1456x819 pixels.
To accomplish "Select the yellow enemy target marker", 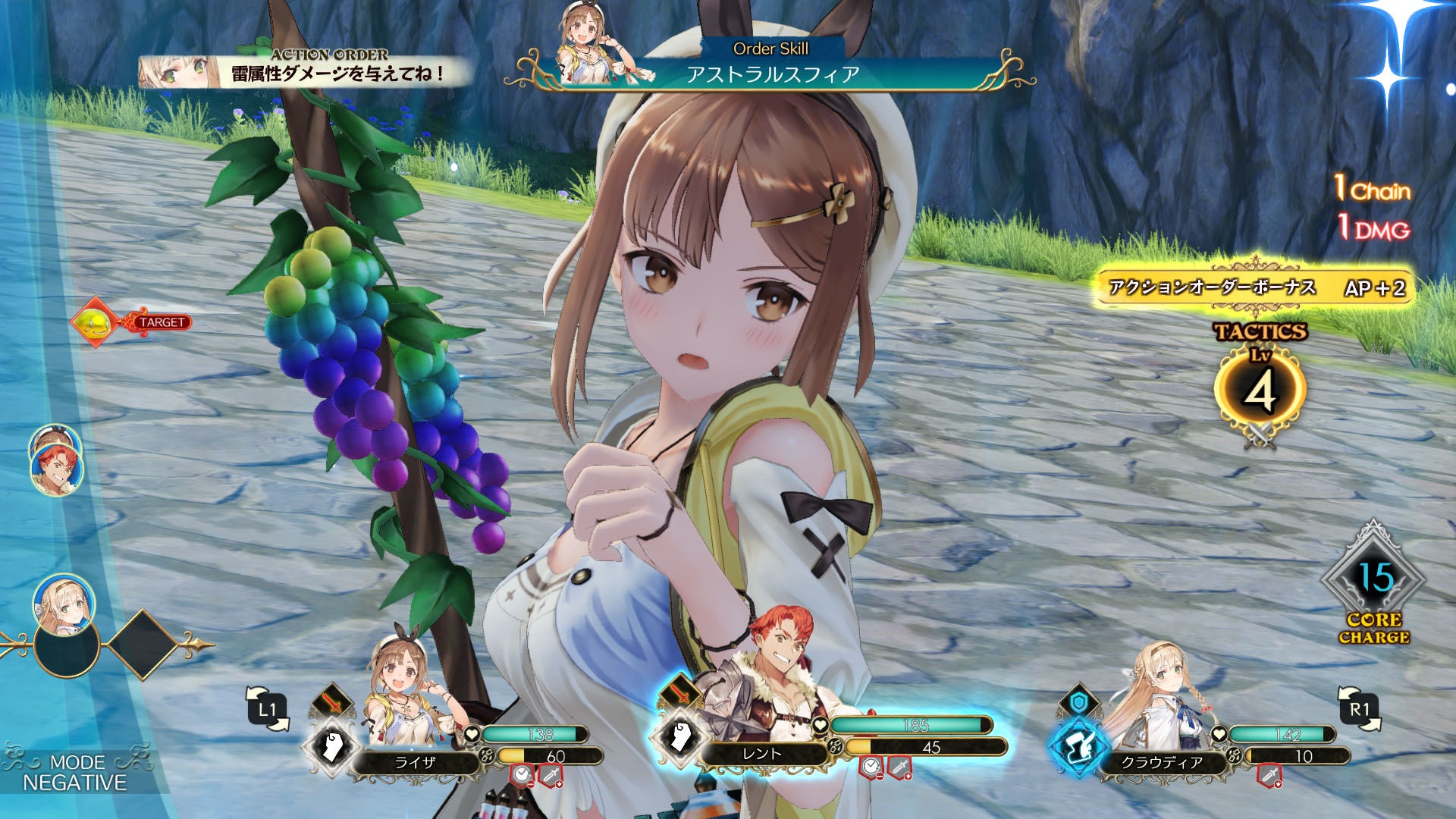I will (x=94, y=323).
